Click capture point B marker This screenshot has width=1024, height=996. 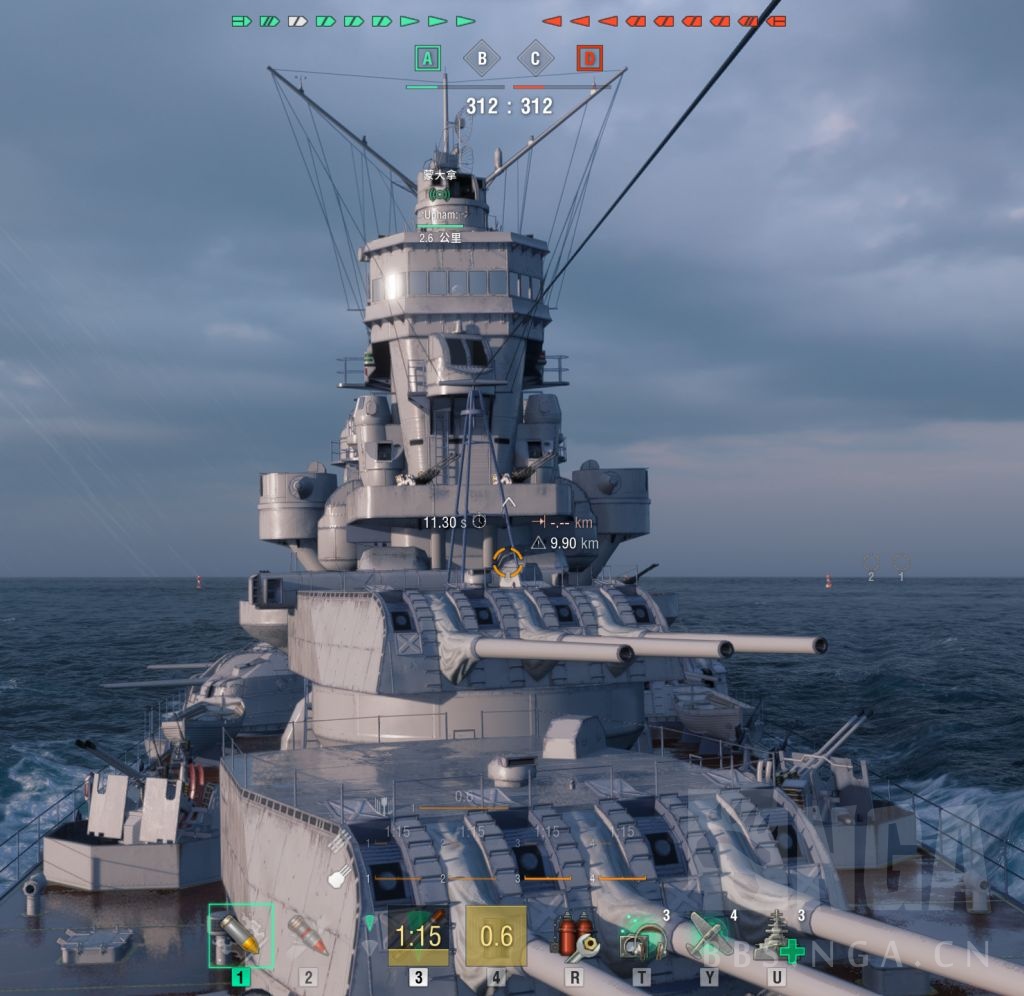[x=482, y=59]
